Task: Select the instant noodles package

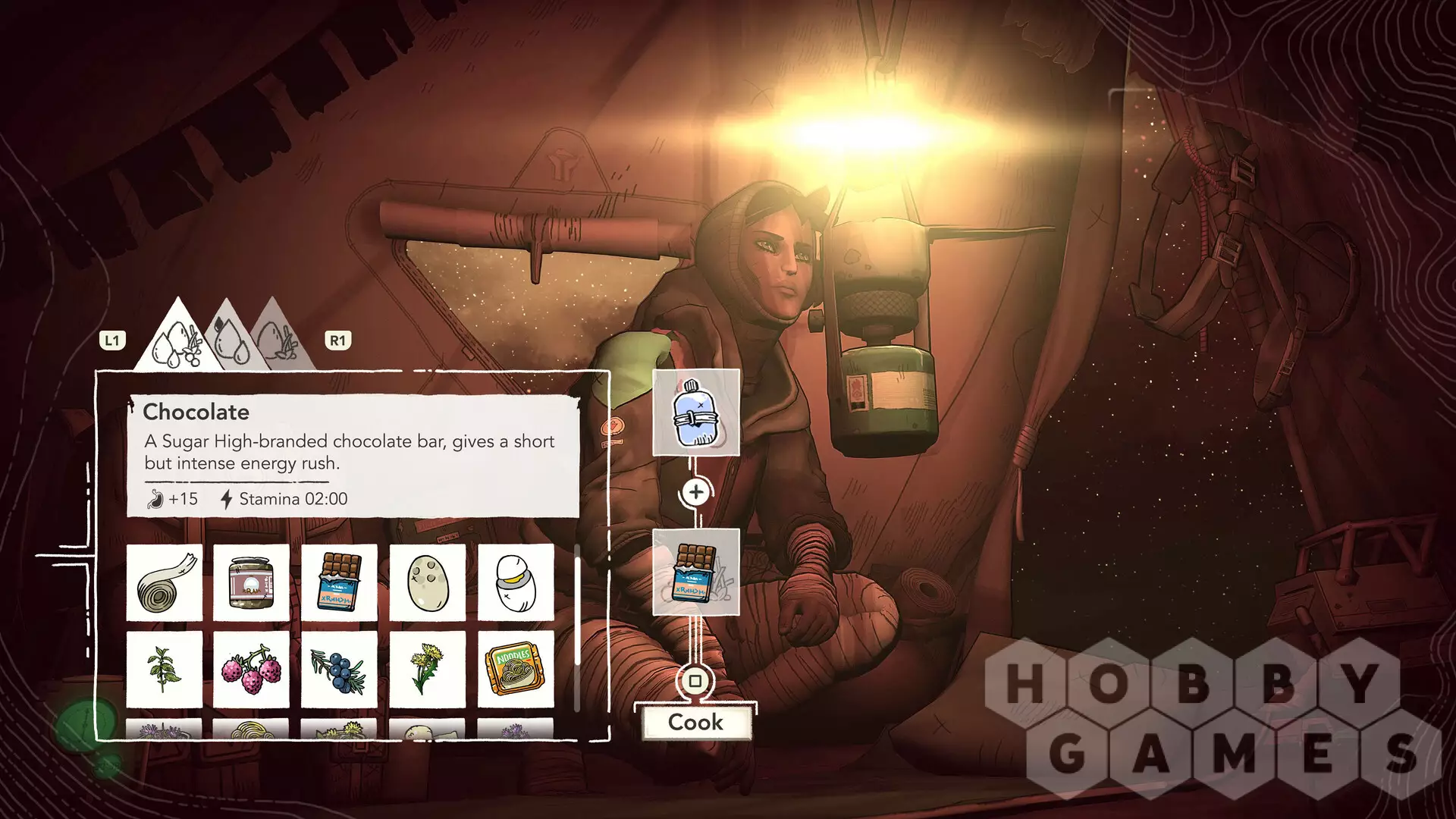Action: [x=515, y=670]
